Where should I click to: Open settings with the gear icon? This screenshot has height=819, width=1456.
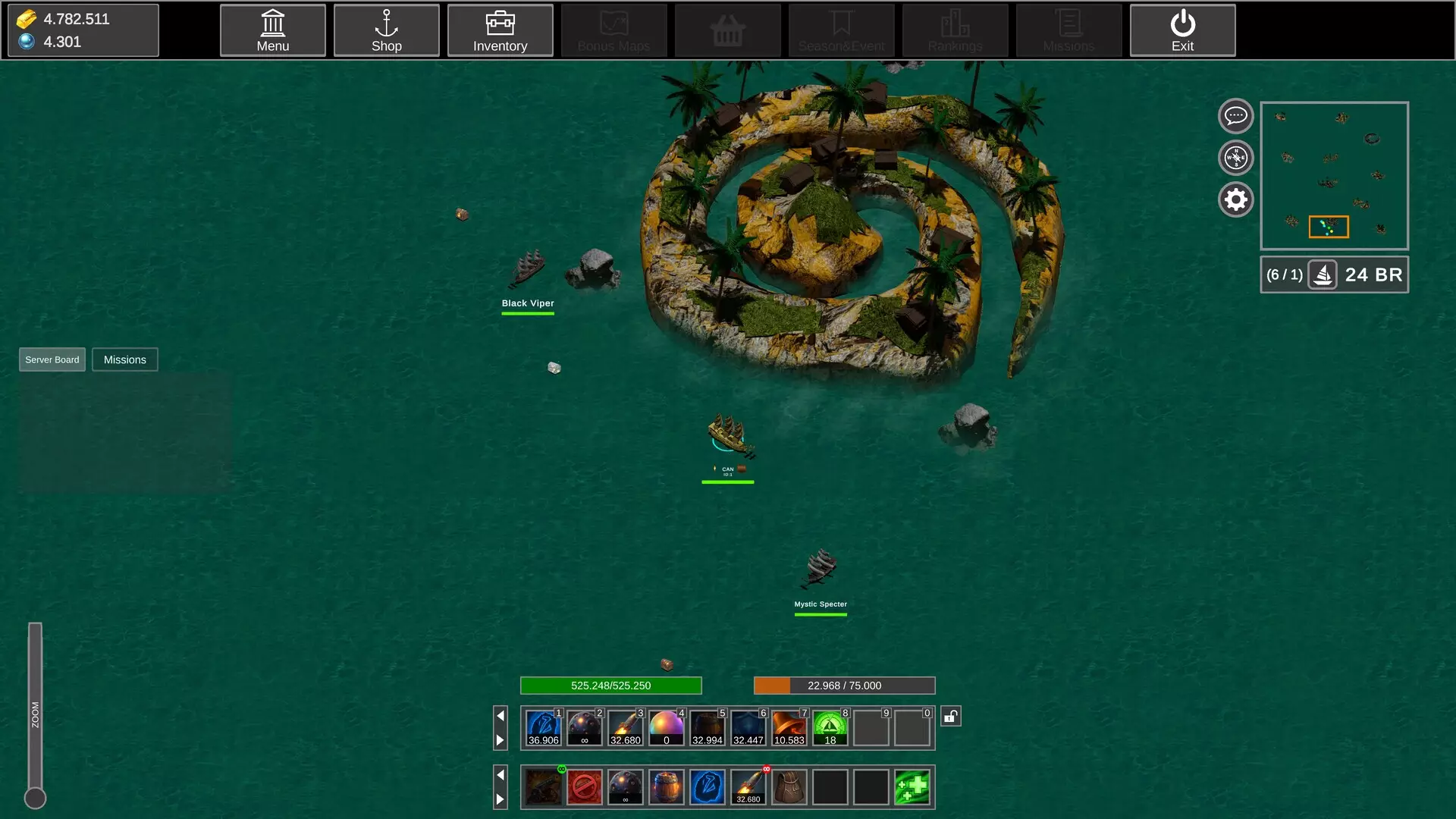1235,199
